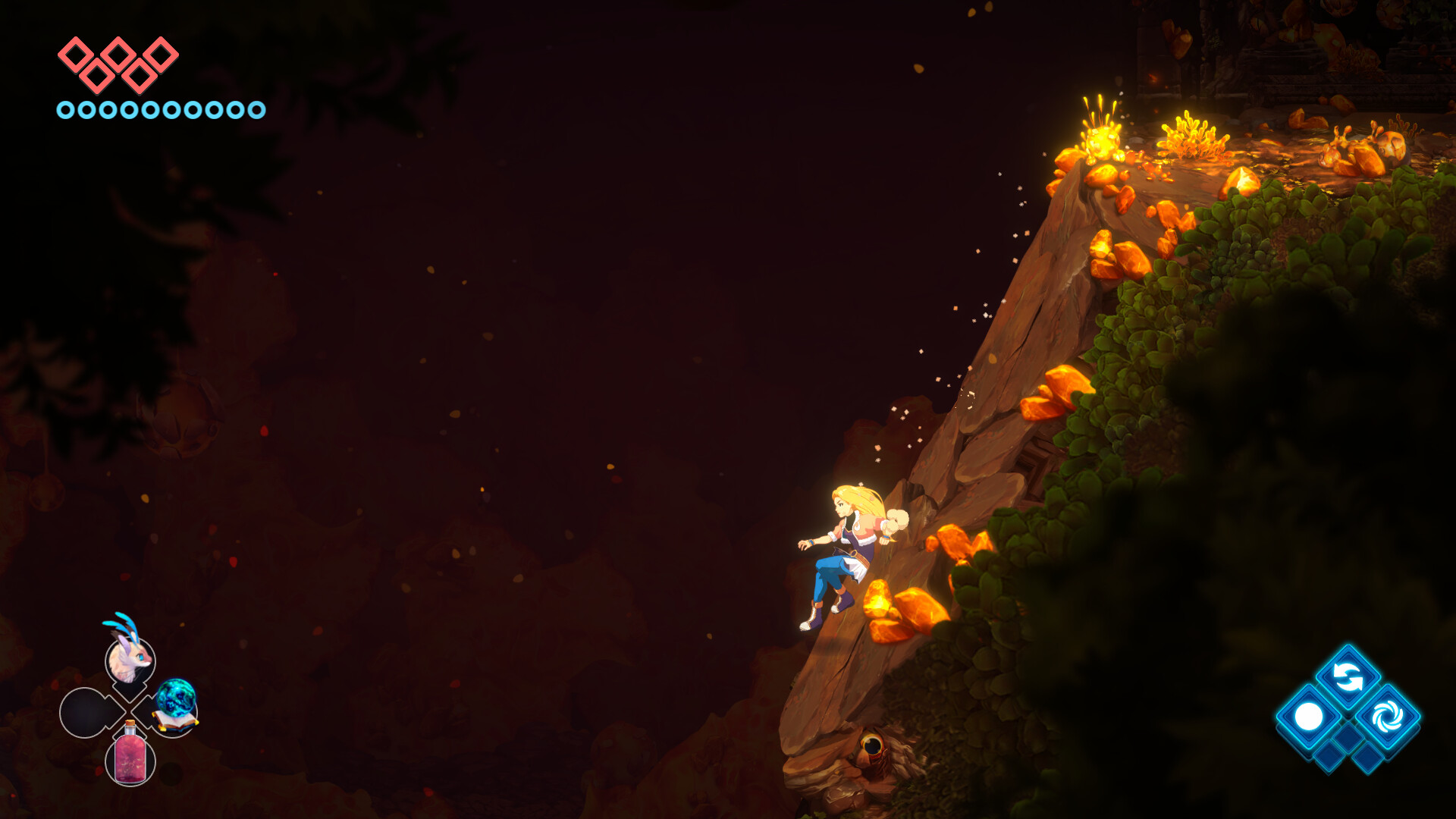Screen dimensions: 1456x819
Task: Select the fox companion portrait in the item wheel
Action: point(128,661)
